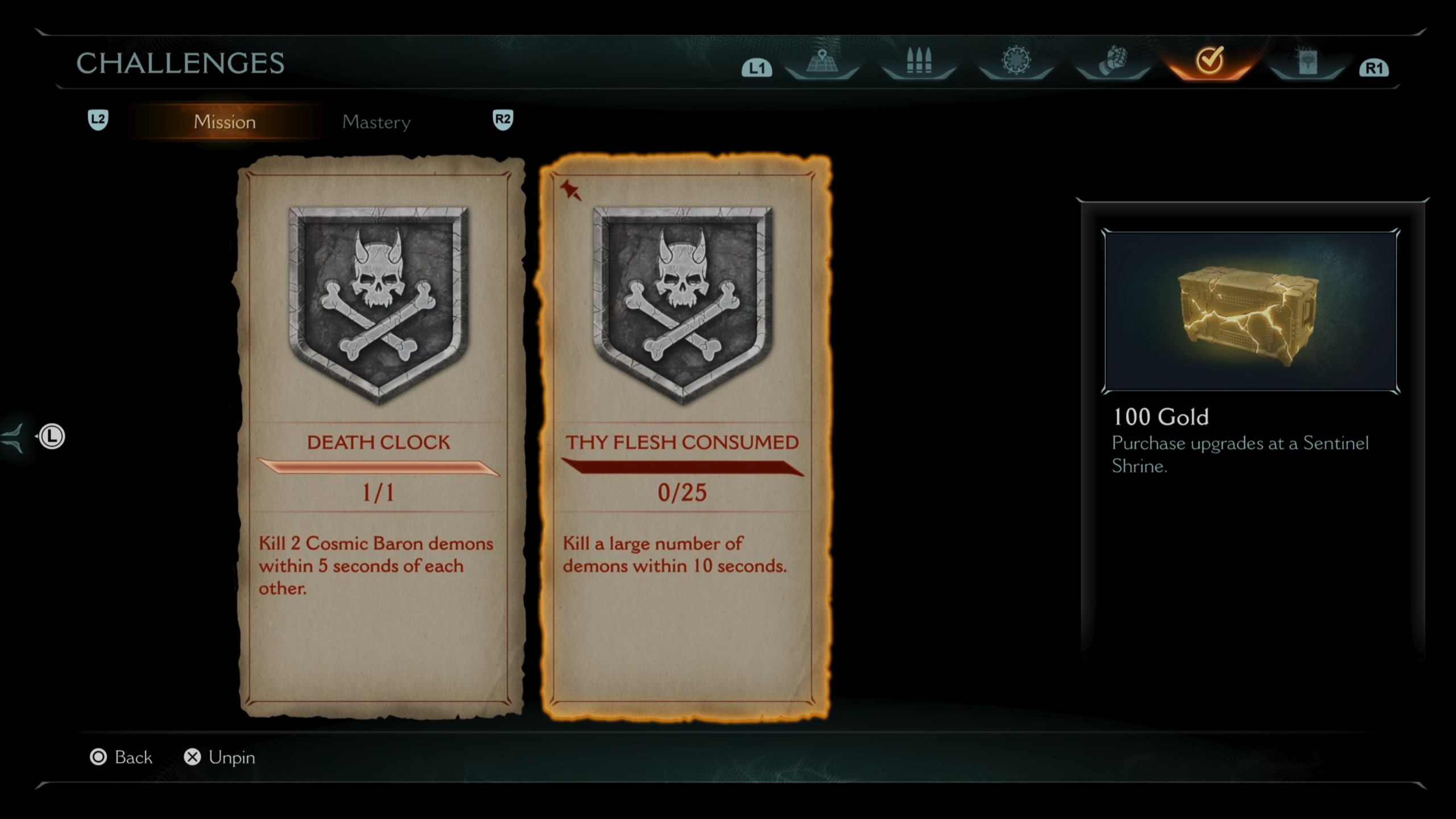Open the spiked gear emblem tab
This screenshot has width=1456, height=819.
[x=1016, y=61]
